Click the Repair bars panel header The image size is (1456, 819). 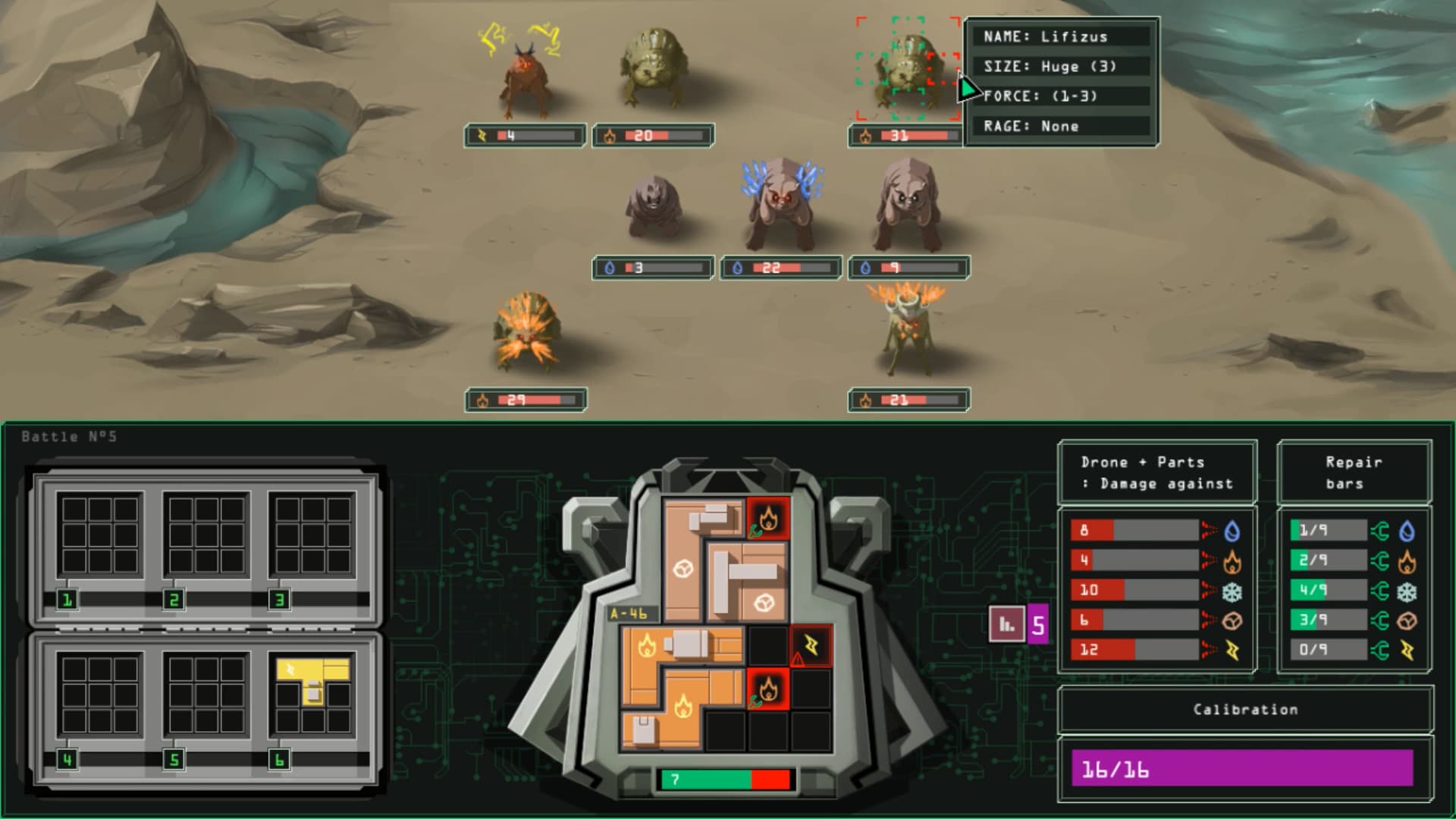point(1354,472)
